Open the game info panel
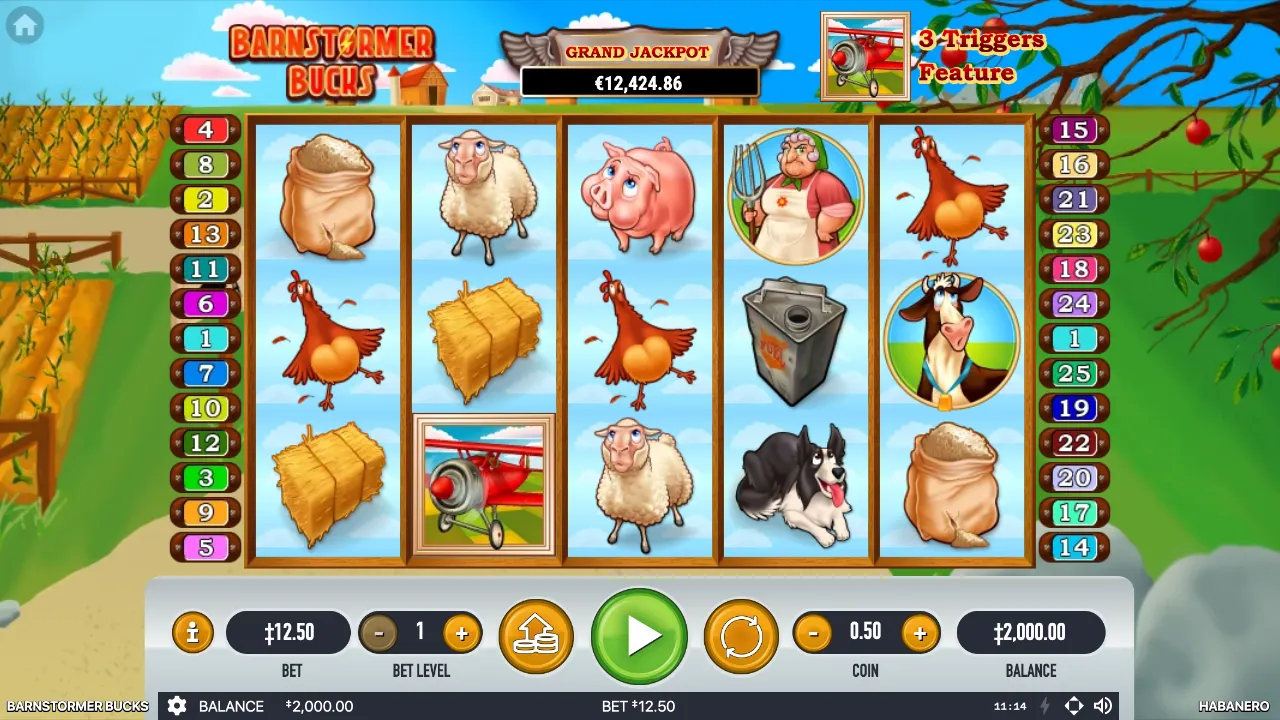This screenshot has height=720, width=1280. [192, 632]
